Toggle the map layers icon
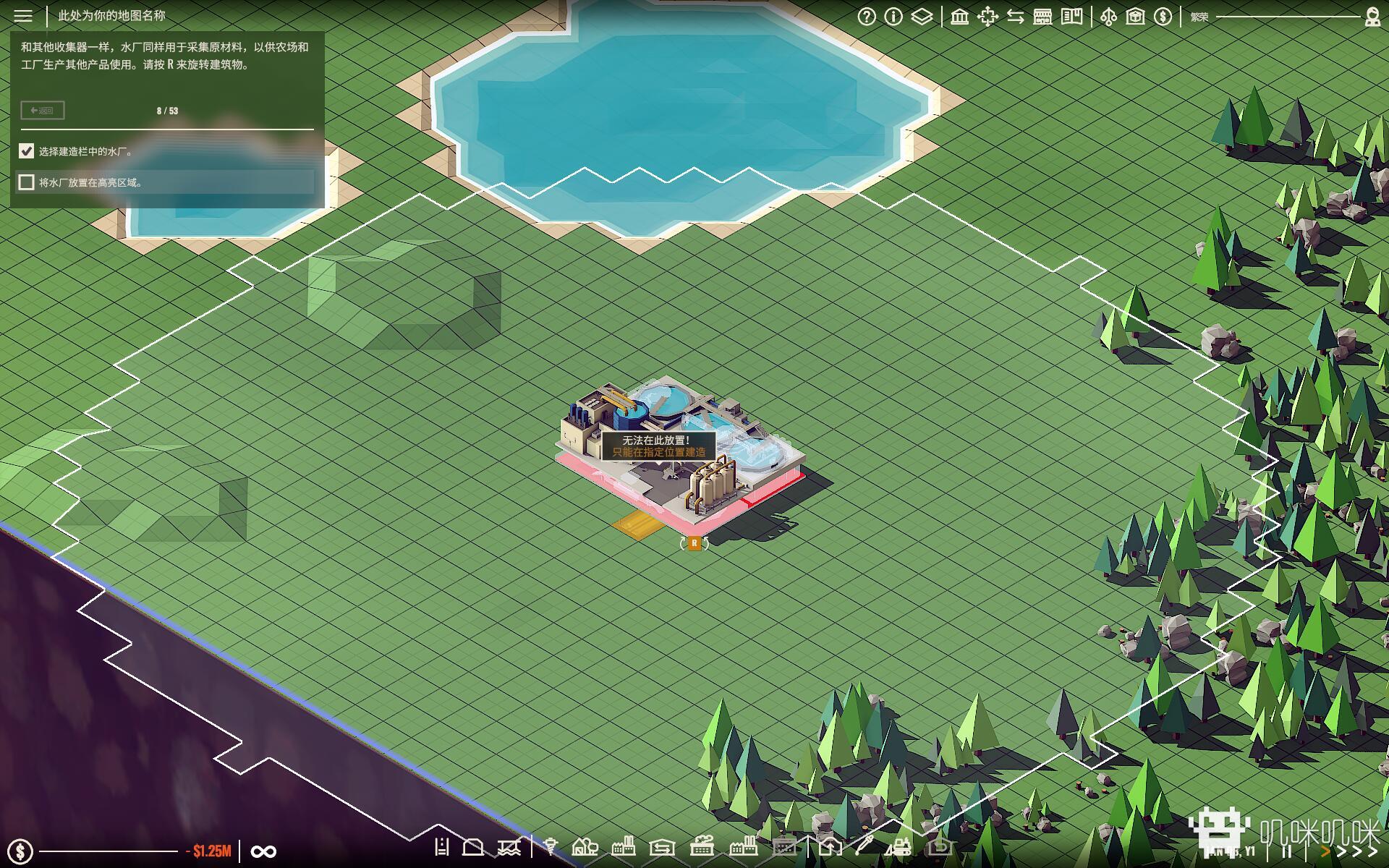The image size is (1389, 868). [x=921, y=17]
